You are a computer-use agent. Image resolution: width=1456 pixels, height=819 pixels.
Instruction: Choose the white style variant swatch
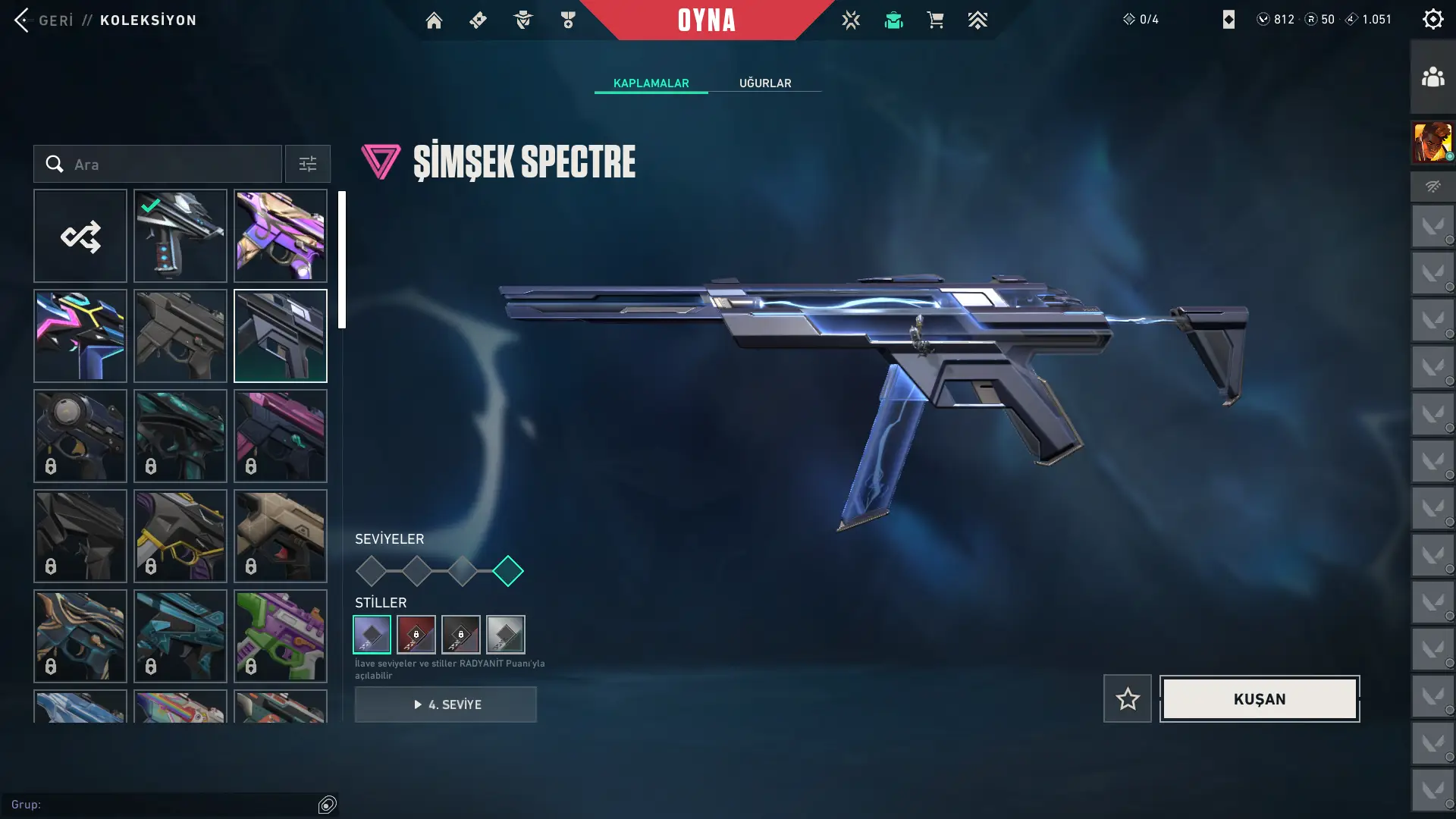coord(506,635)
